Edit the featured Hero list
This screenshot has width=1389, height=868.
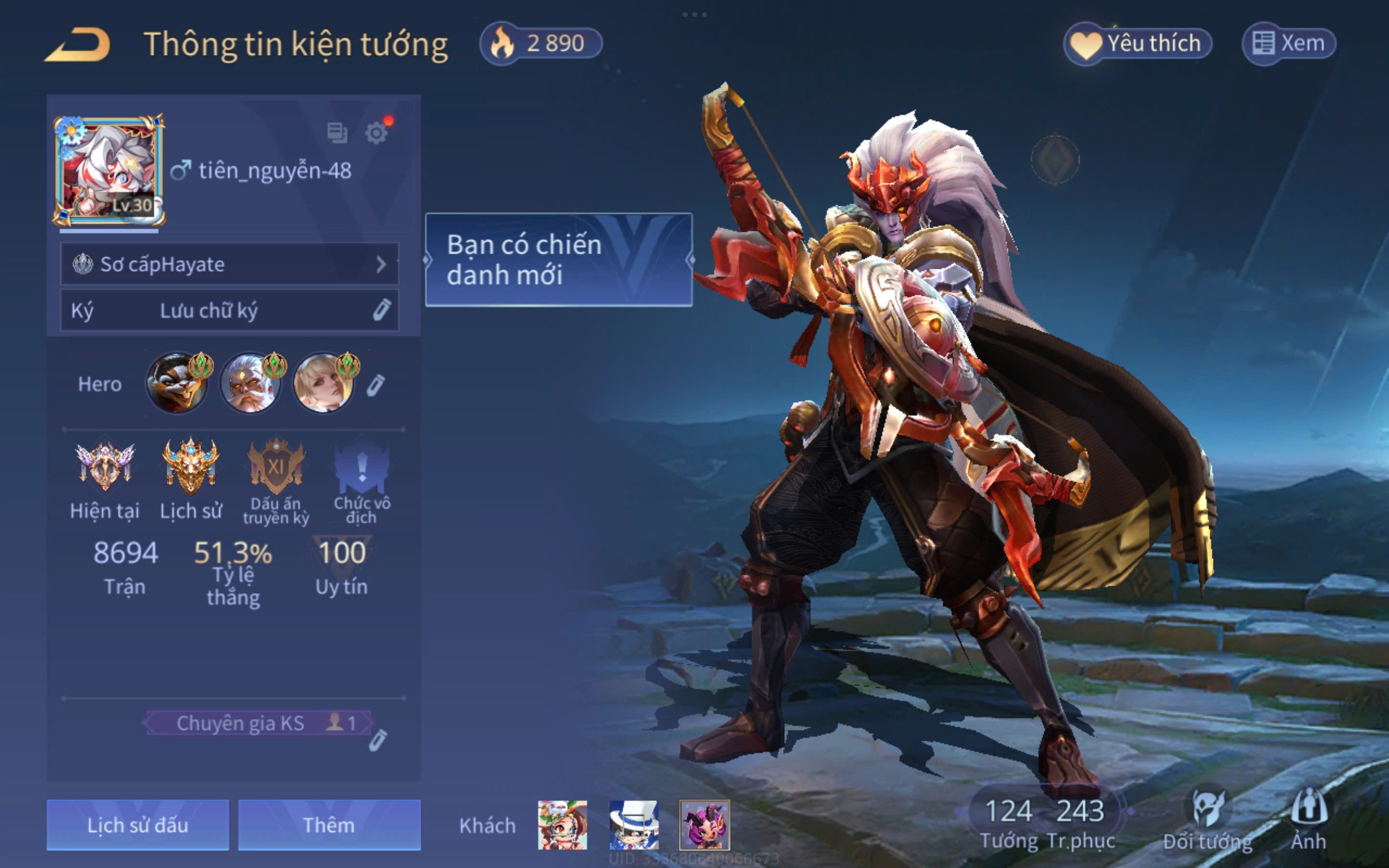pyautogui.click(x=376, y=385)
